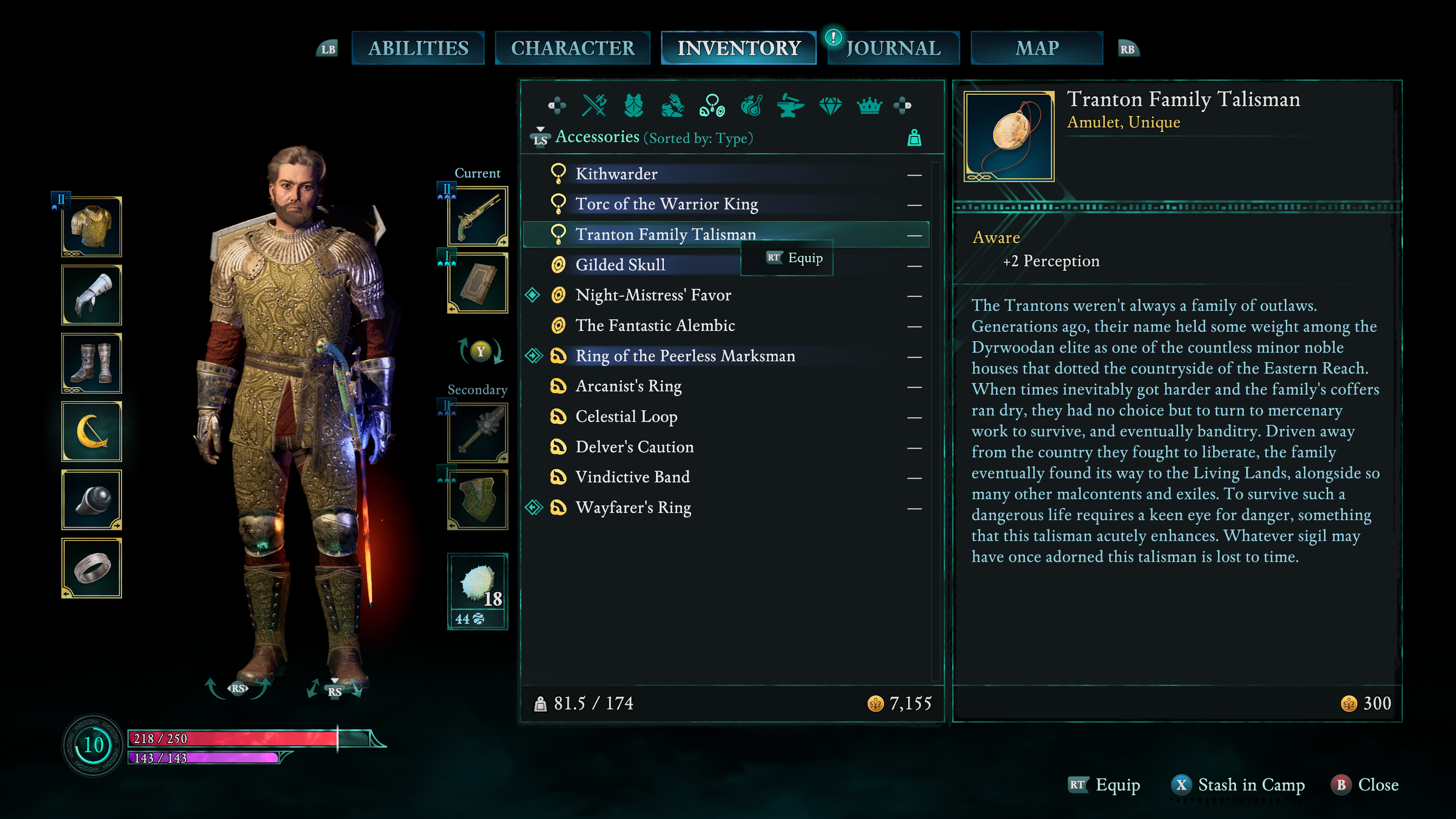This screenshot has height=819, width=1456.
Task: Pick Night-Mistress' Favor from the list
Action: click(653, 295)
